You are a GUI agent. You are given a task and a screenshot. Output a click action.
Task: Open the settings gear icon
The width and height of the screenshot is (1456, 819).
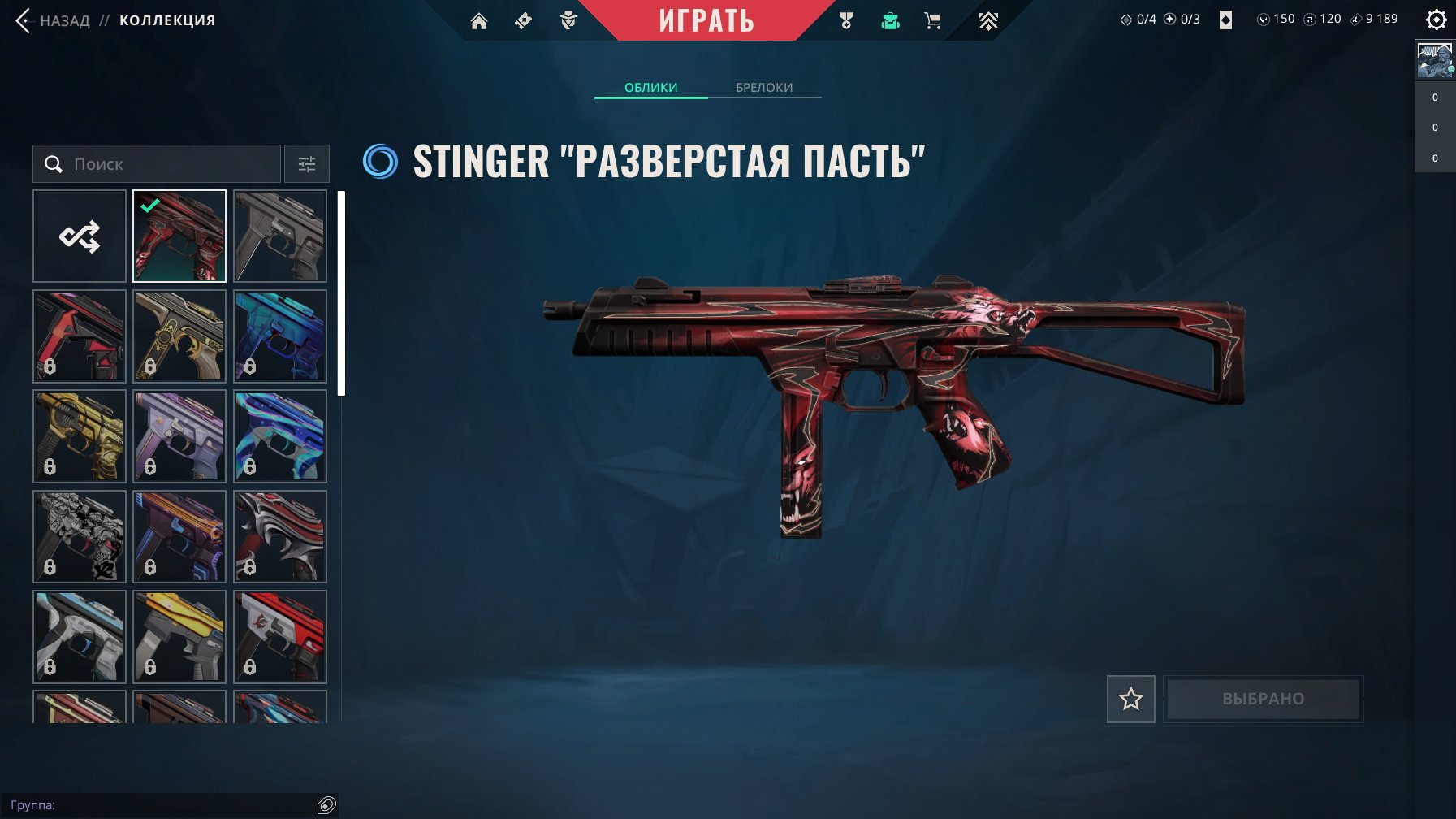coord(1436,19)
